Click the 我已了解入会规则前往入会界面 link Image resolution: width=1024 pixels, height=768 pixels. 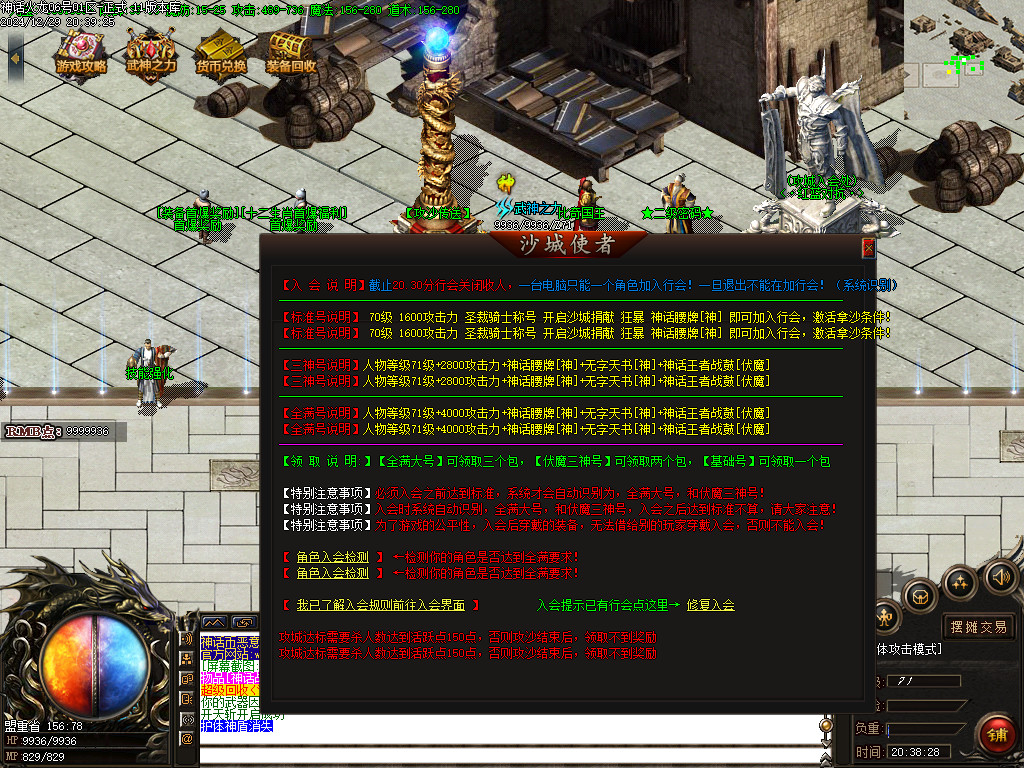pyautogui.click(x=380, y=605)
